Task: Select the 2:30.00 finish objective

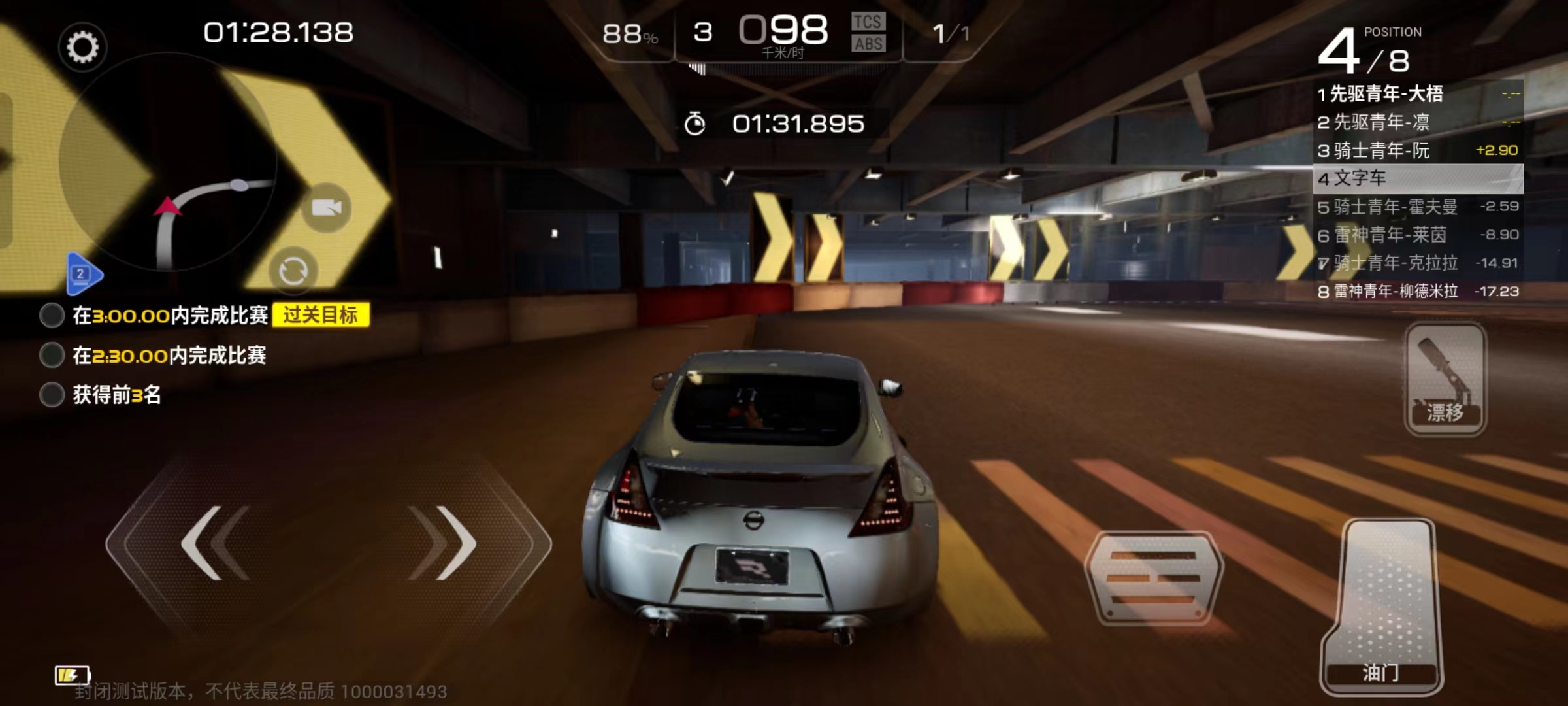Action: click(169, 356)
